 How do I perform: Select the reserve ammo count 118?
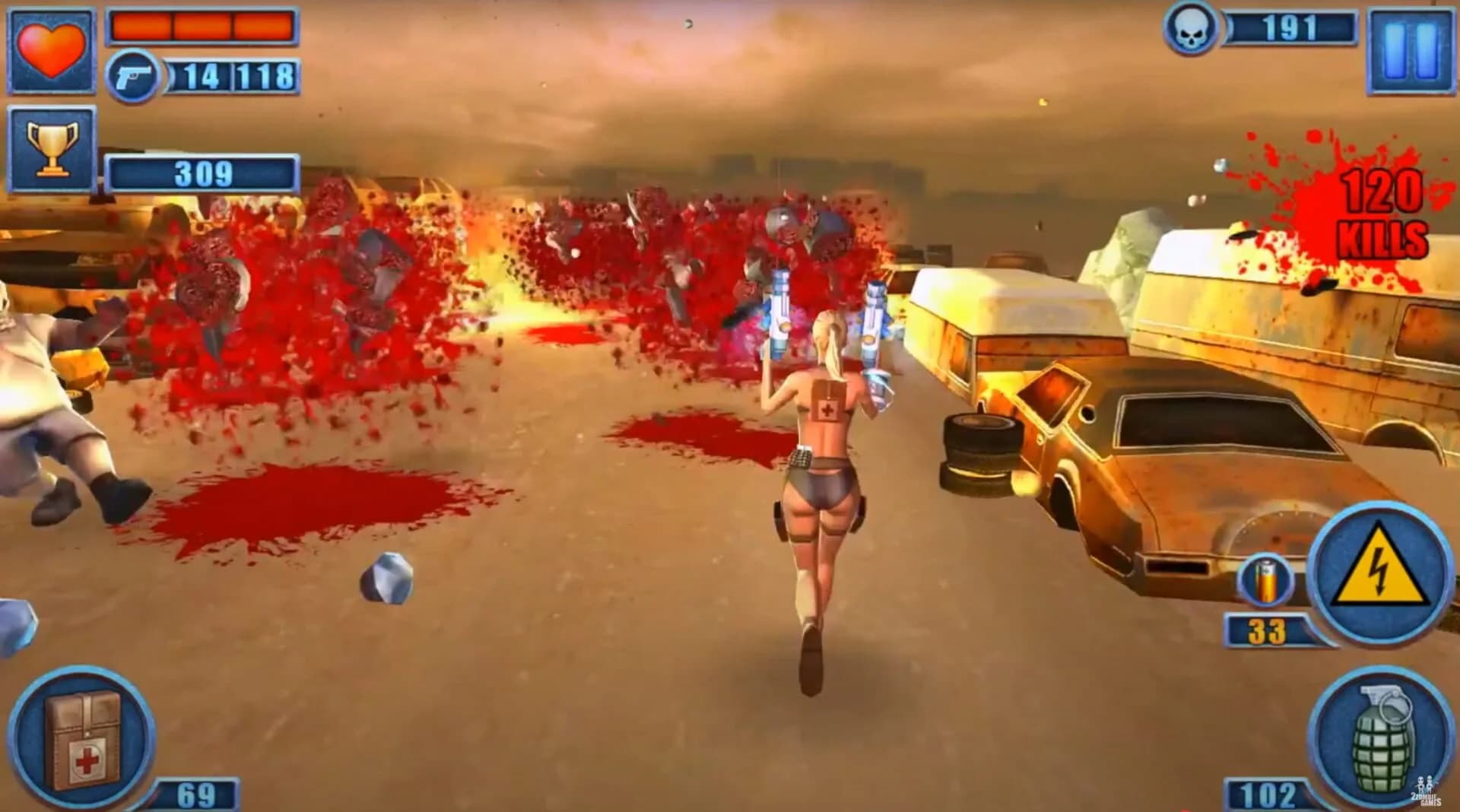(266, 75)
